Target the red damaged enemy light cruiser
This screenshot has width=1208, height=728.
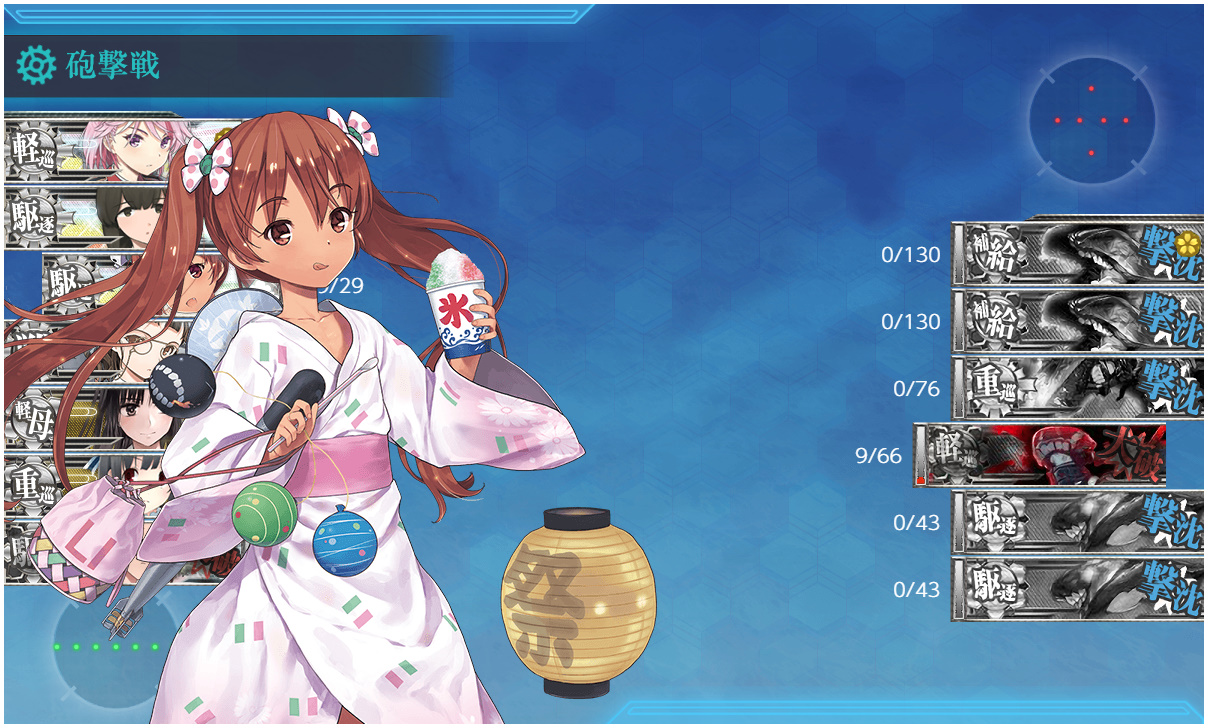coord(1040,456)
